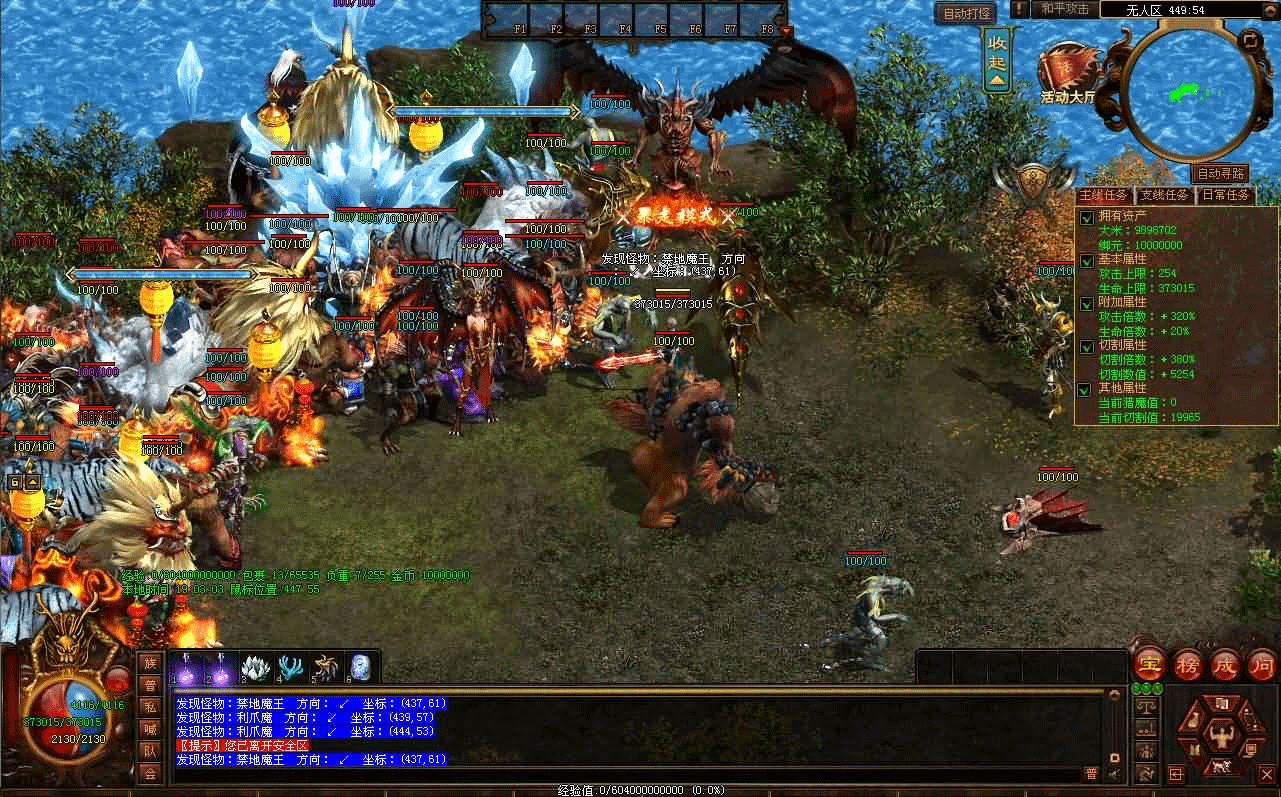Viewport: 1281px width, 797px height.
Task: Switch to the 支线任务 side quest tab
Action: pyautogui.click(x=1164, y=195)
